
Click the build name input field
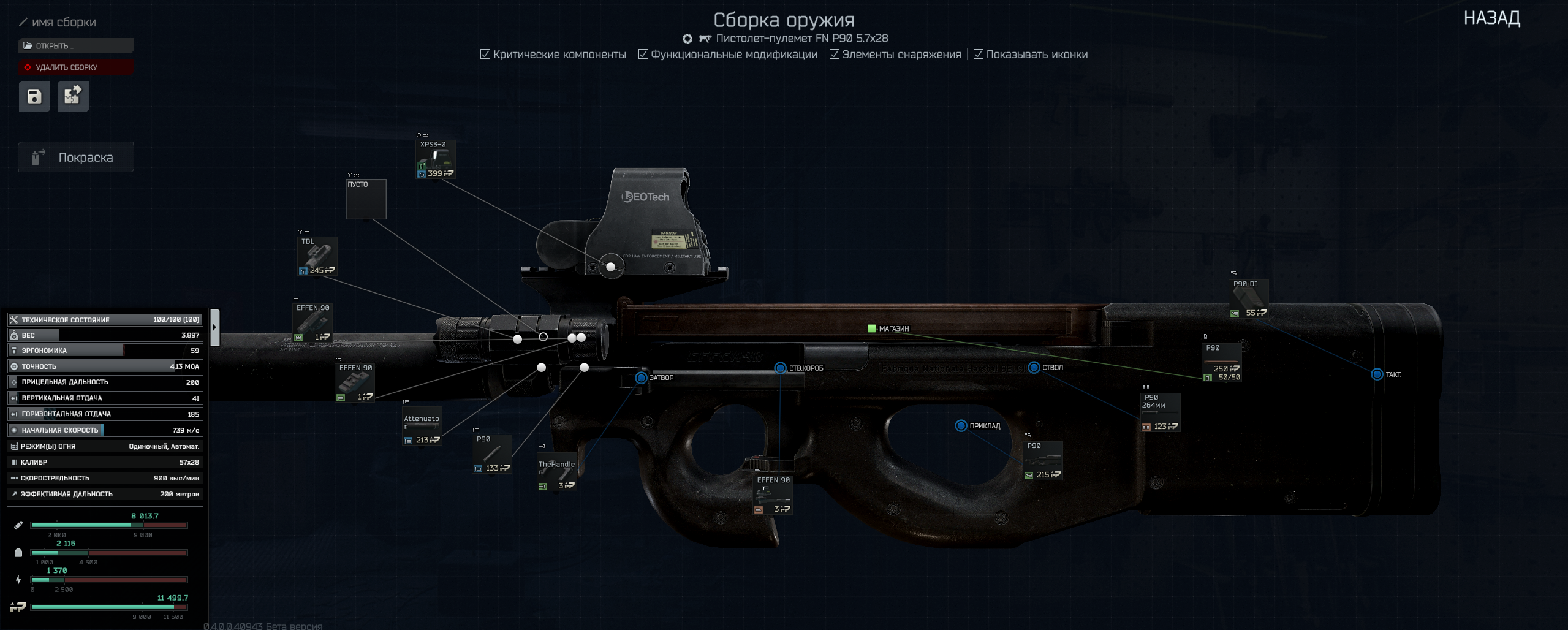pyautogui.click(x=98, y=23)
